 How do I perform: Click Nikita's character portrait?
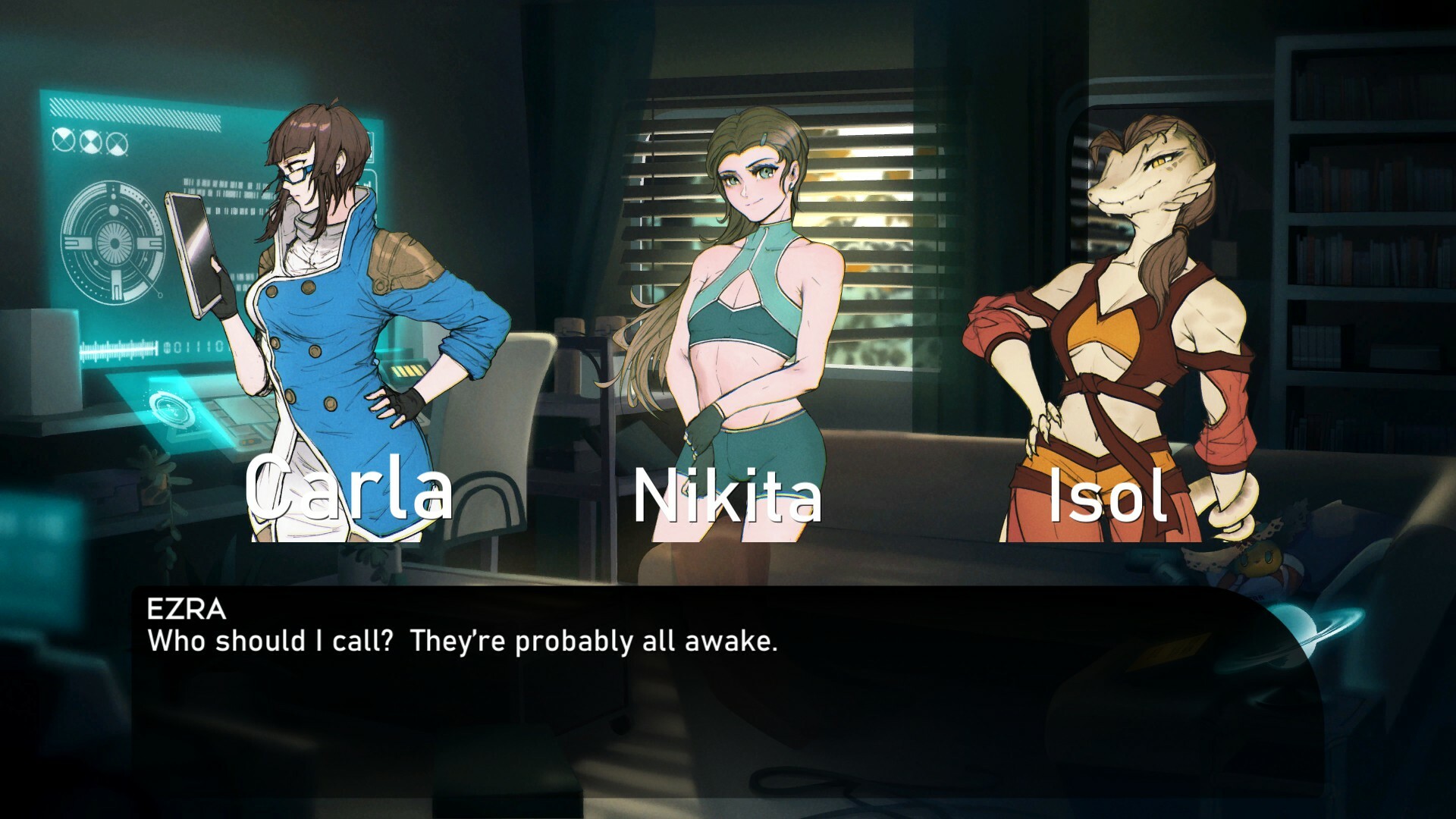[751, 303]
